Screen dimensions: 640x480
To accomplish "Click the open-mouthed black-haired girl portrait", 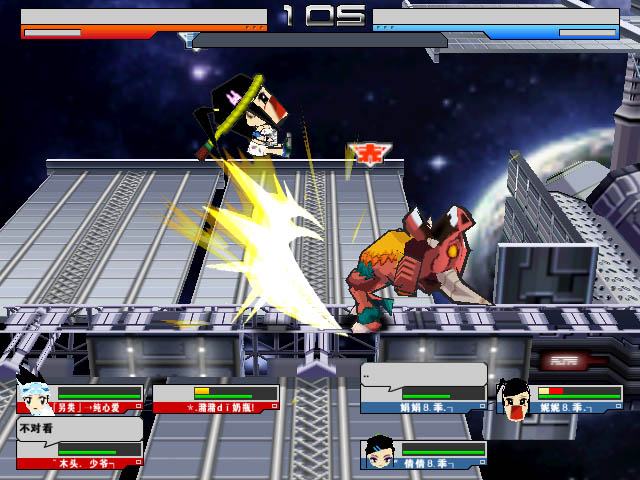I will click(x=514, y=398).
